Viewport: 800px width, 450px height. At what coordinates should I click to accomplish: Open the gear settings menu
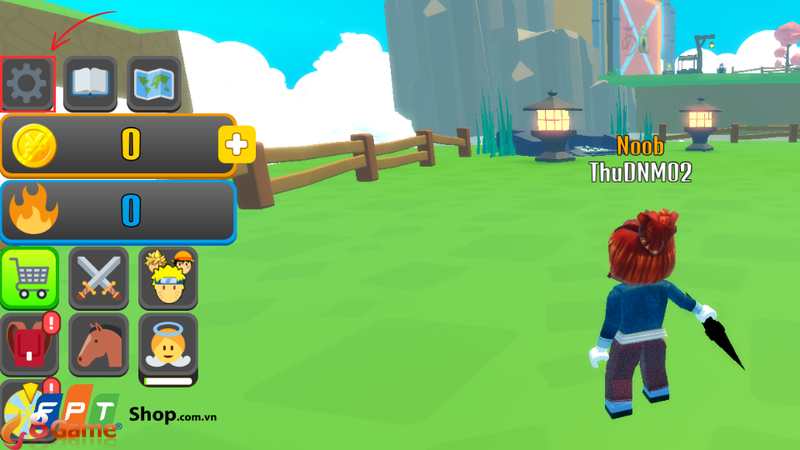coord(27,84)
